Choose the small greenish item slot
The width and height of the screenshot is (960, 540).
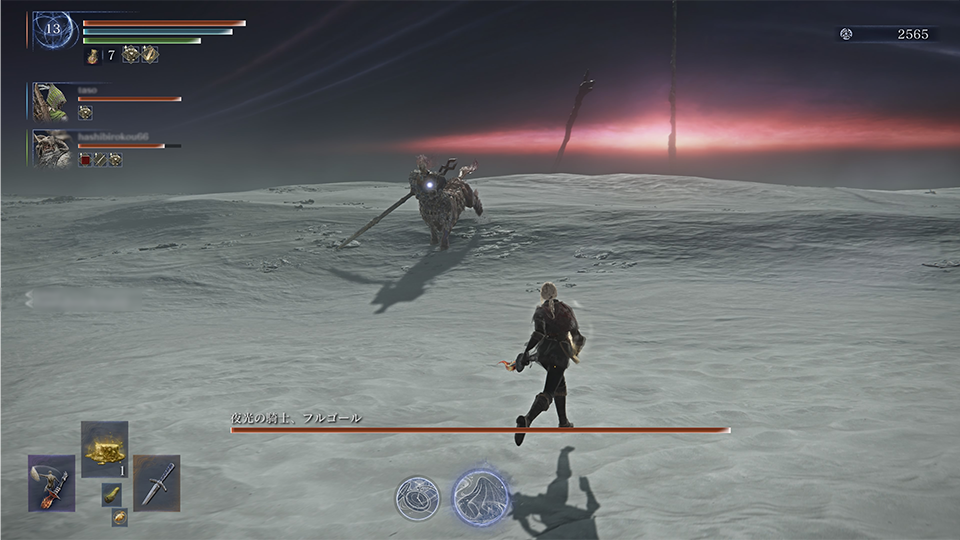(111, 494)
